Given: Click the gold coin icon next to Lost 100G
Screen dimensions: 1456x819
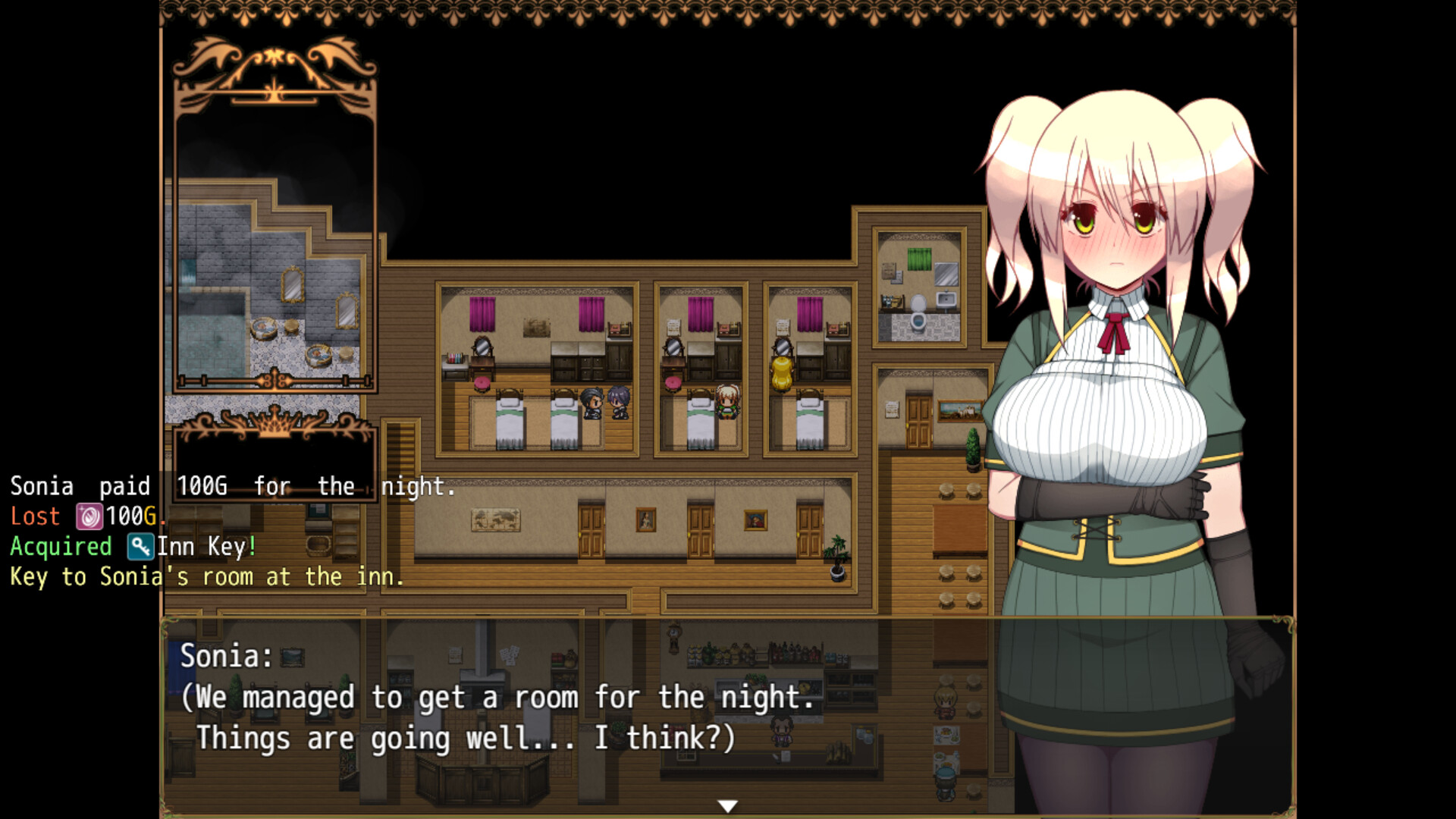Looking at the screenshot, I should (x=89, y=516).
